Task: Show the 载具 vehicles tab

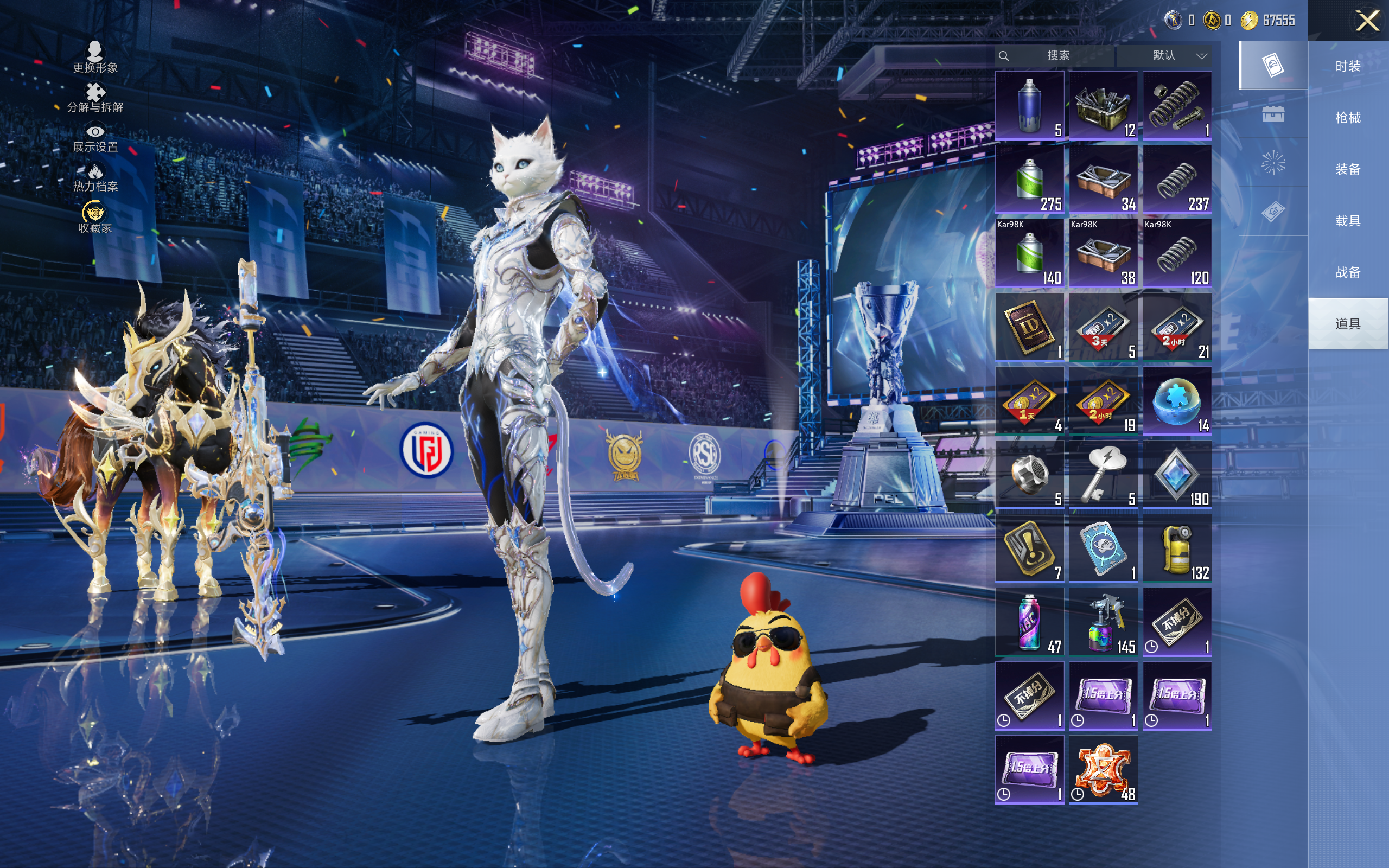Action: tap(1348, 220)
